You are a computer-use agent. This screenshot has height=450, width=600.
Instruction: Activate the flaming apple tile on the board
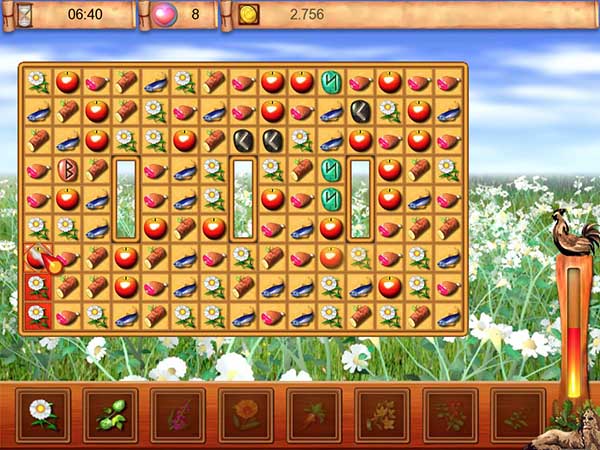pos(38,258)
